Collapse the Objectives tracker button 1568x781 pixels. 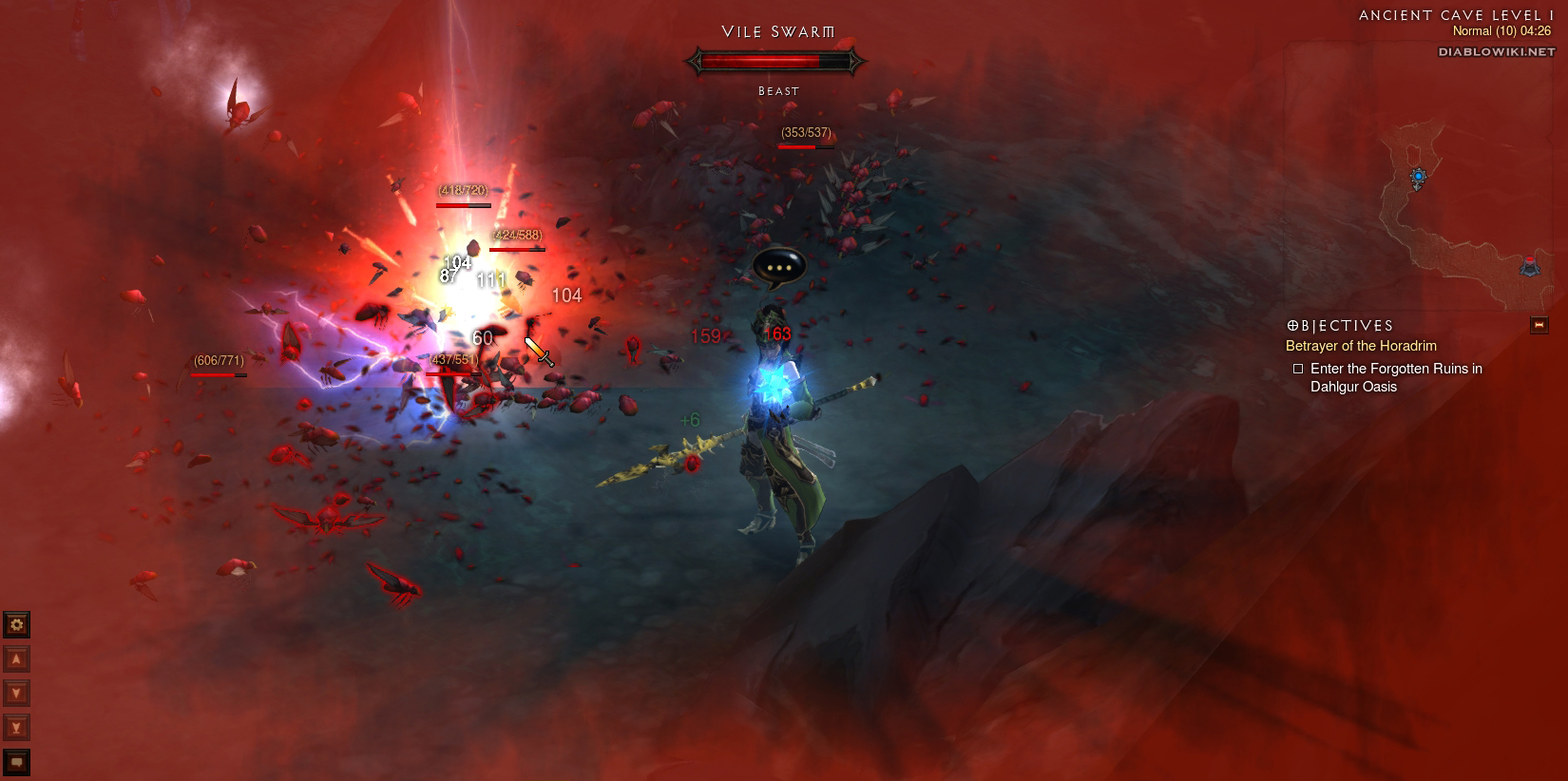[x=1539, y=326]
